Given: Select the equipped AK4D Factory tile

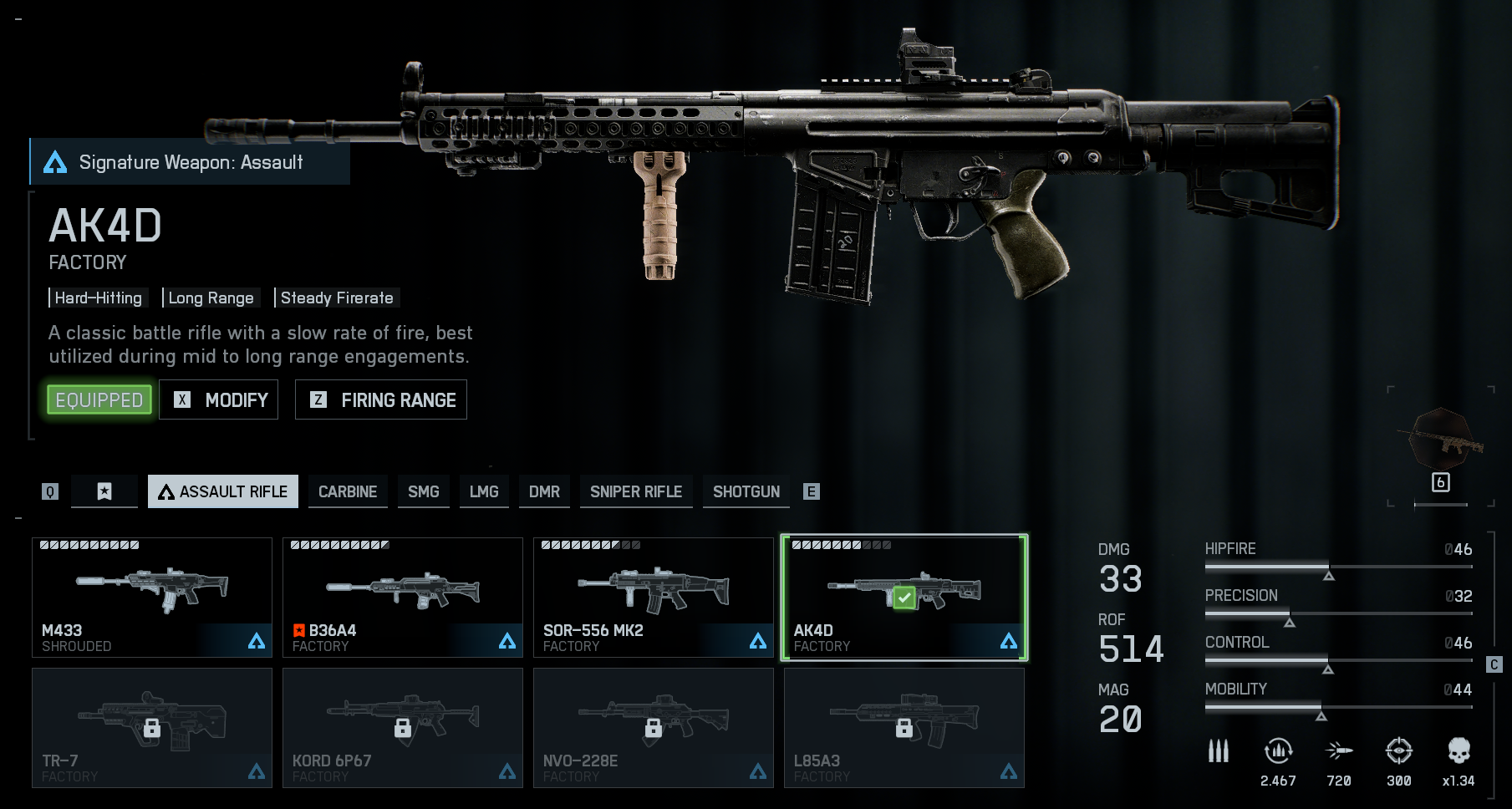Looking at the screenshot, I should 904,597.
